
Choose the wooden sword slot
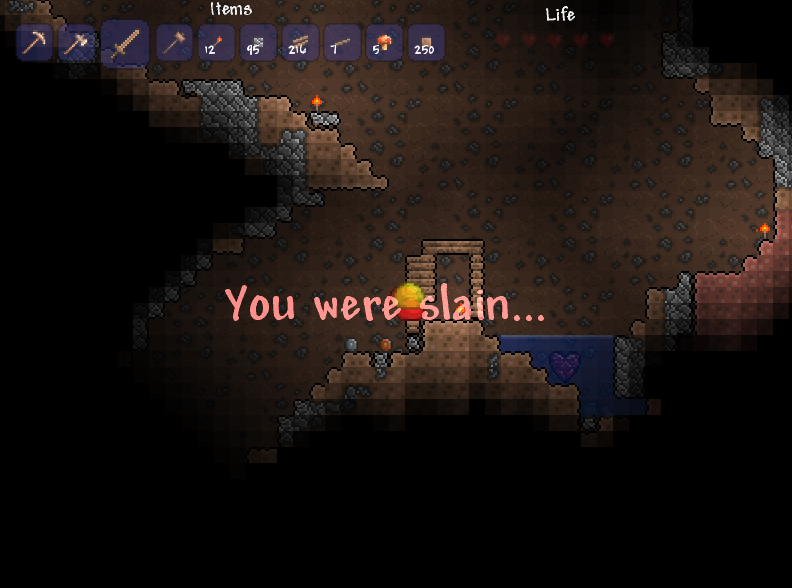pyautogui.click(x=125, y=44)
